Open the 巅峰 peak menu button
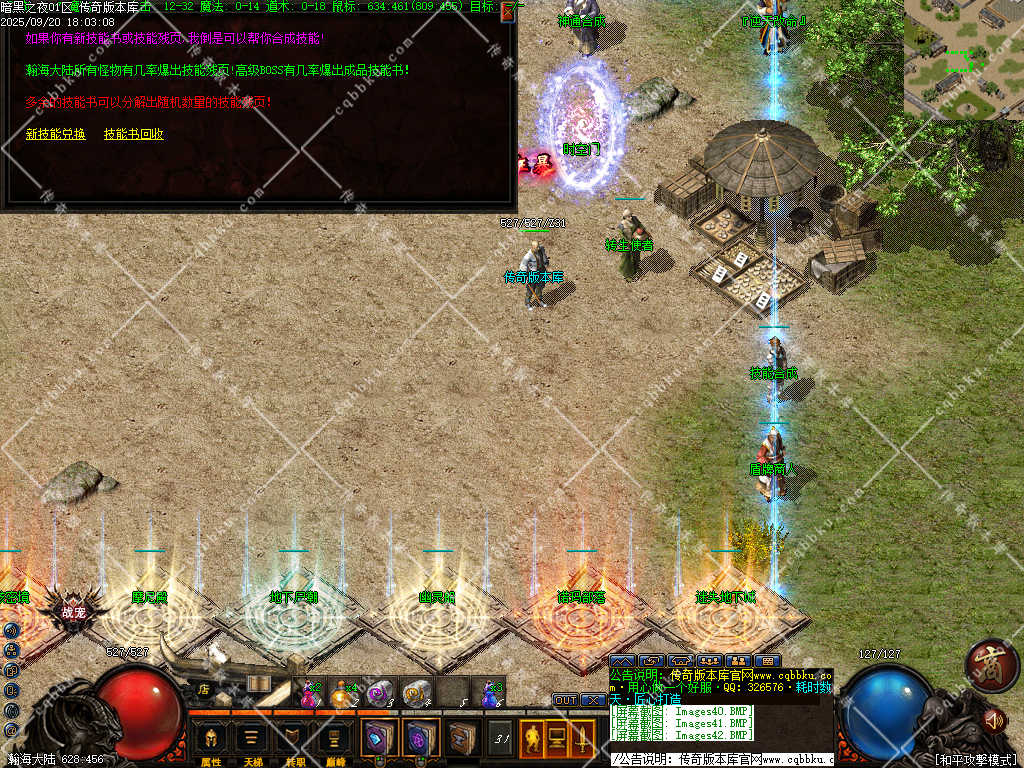Viewport: 1024px width, 768px height. [x=333, y=740]
